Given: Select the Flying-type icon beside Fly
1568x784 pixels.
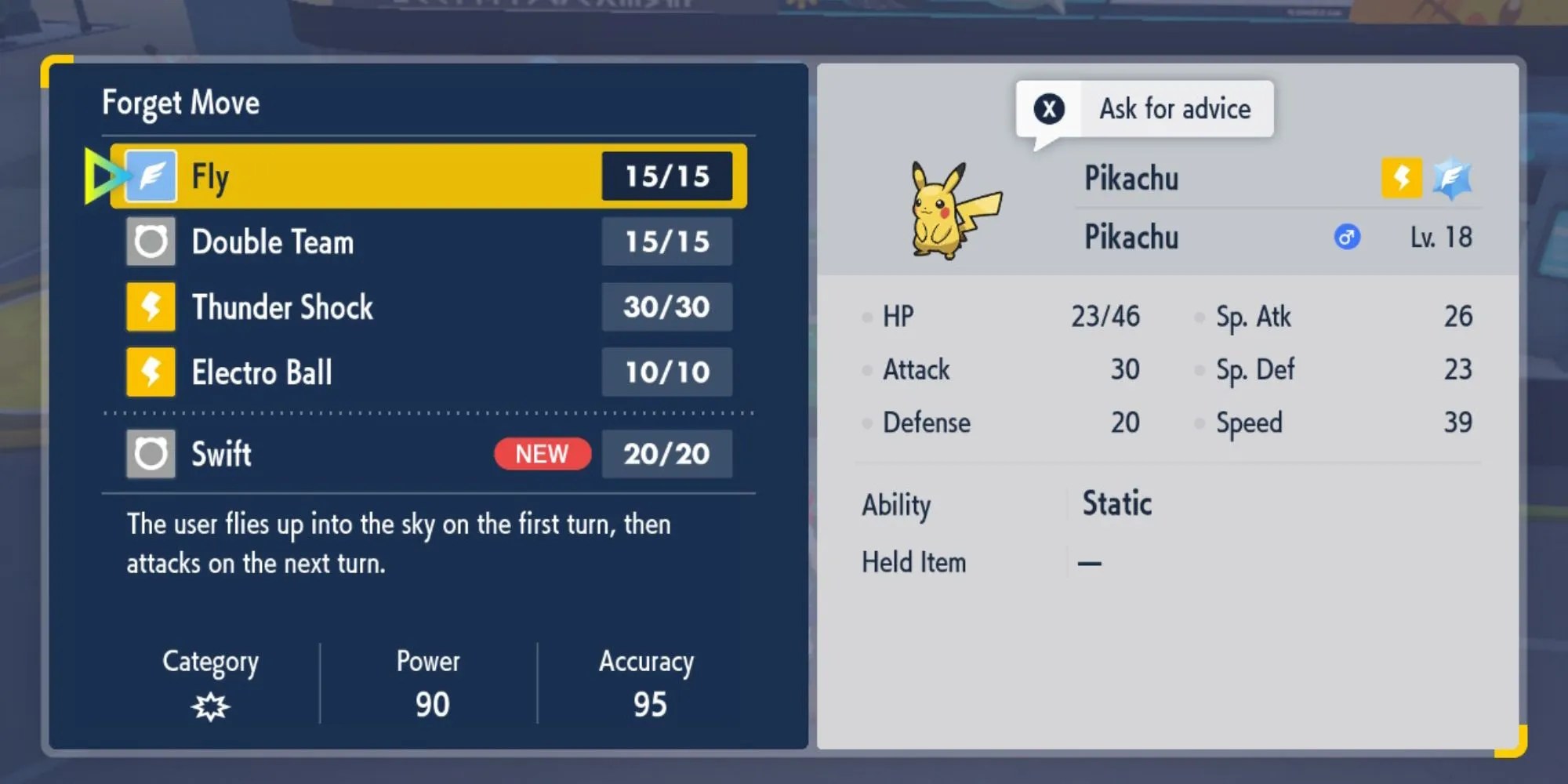Looking at the screenshot, I should 150,176.
